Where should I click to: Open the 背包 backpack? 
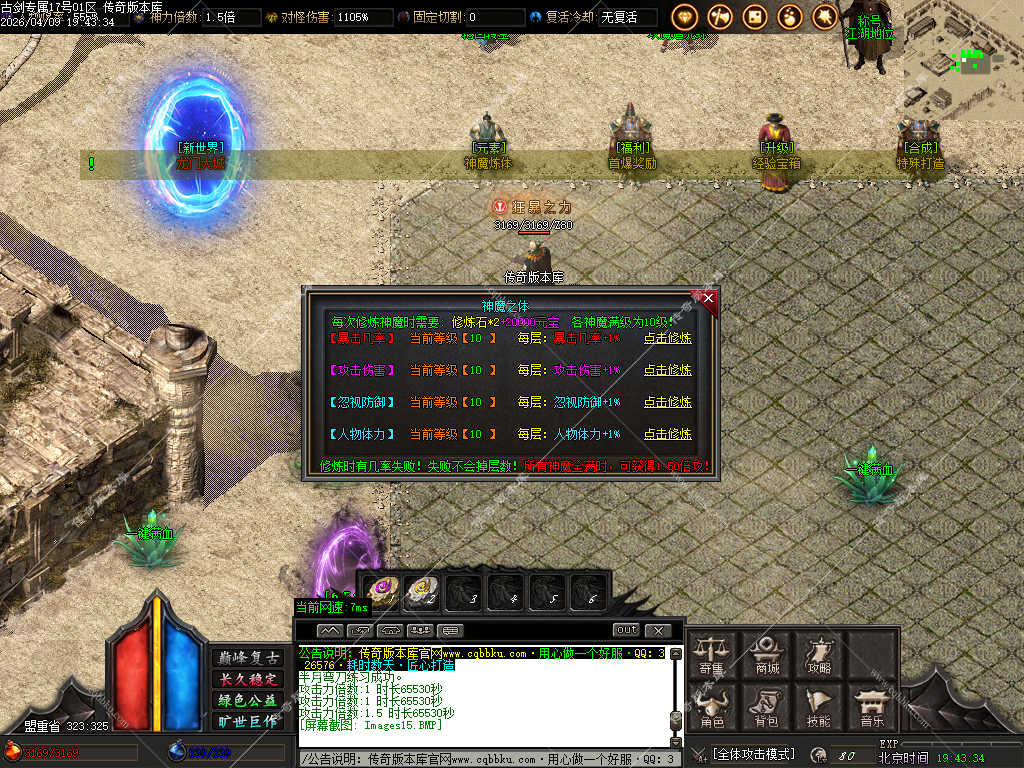pos(767,707)
